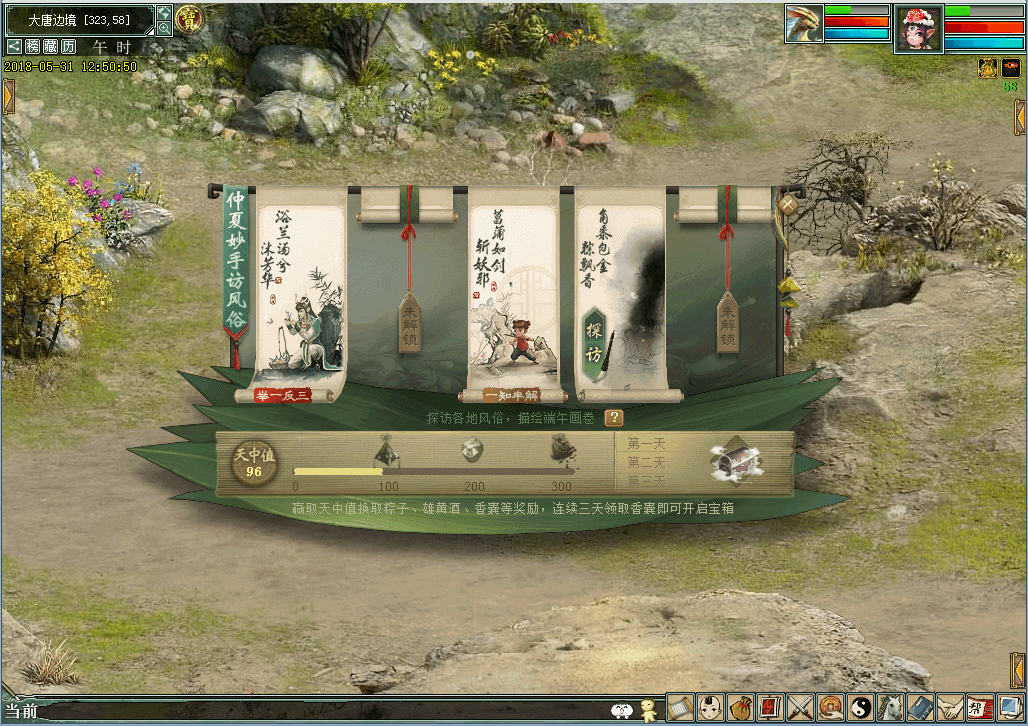
Task: Select the 菖蒲如剑斩妖邪 painting scroll
Action: point(513,292)
